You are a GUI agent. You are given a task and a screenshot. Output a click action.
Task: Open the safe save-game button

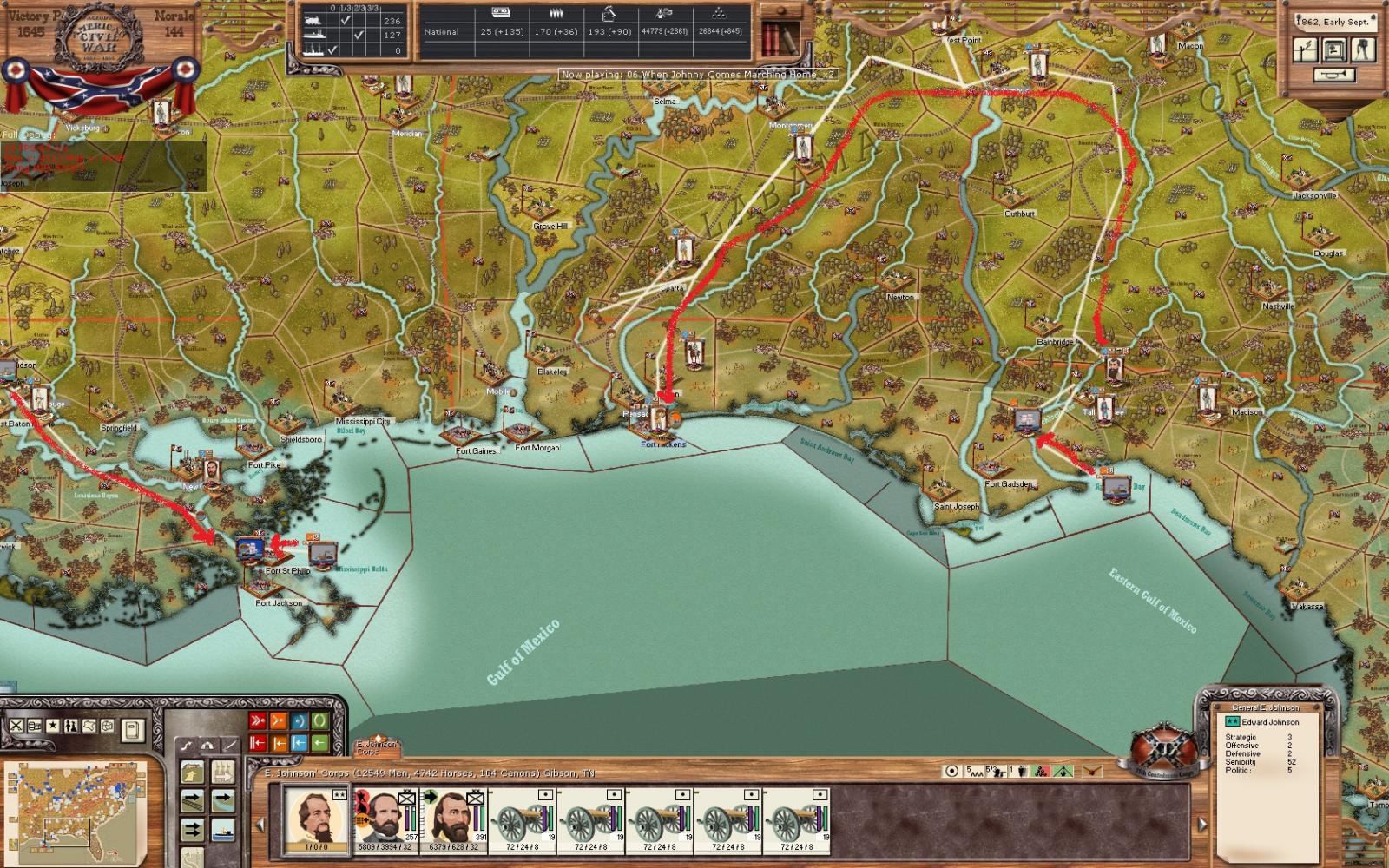pyautogui.click(x=1333, y=50)
